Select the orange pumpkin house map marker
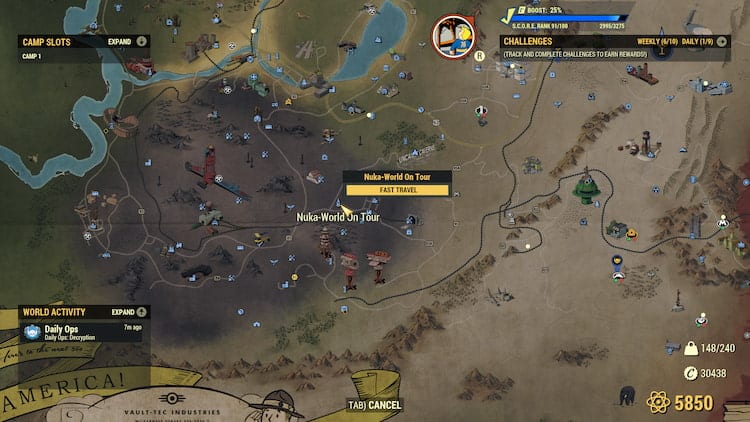 pyautogui.click(x=631, y=231)
